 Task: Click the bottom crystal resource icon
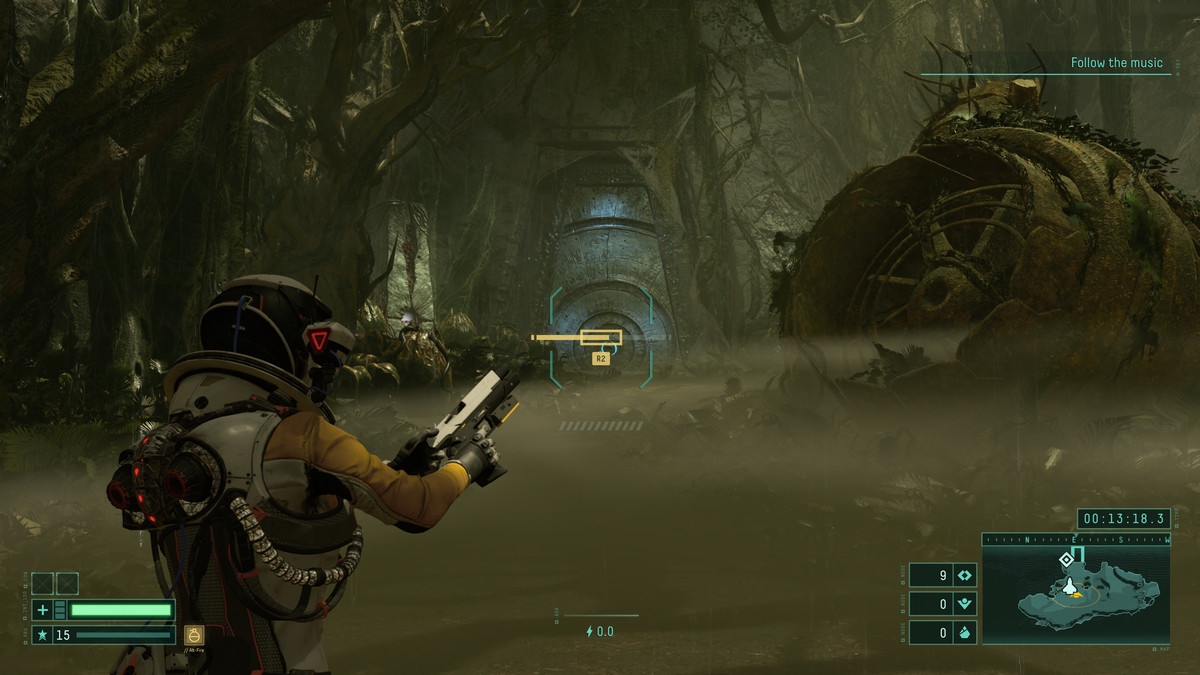(x=965, y=633)
